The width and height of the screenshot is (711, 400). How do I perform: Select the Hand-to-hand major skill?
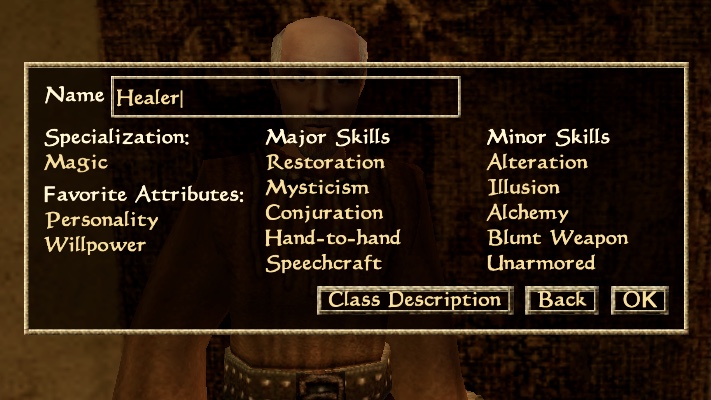(333, 238)
